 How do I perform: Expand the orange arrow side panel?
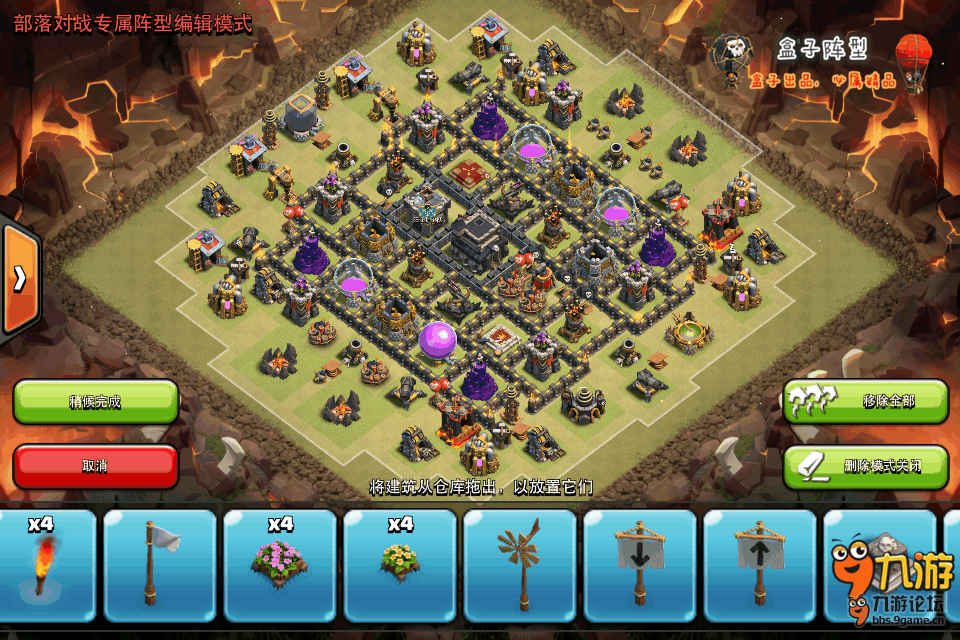[20, 279]
